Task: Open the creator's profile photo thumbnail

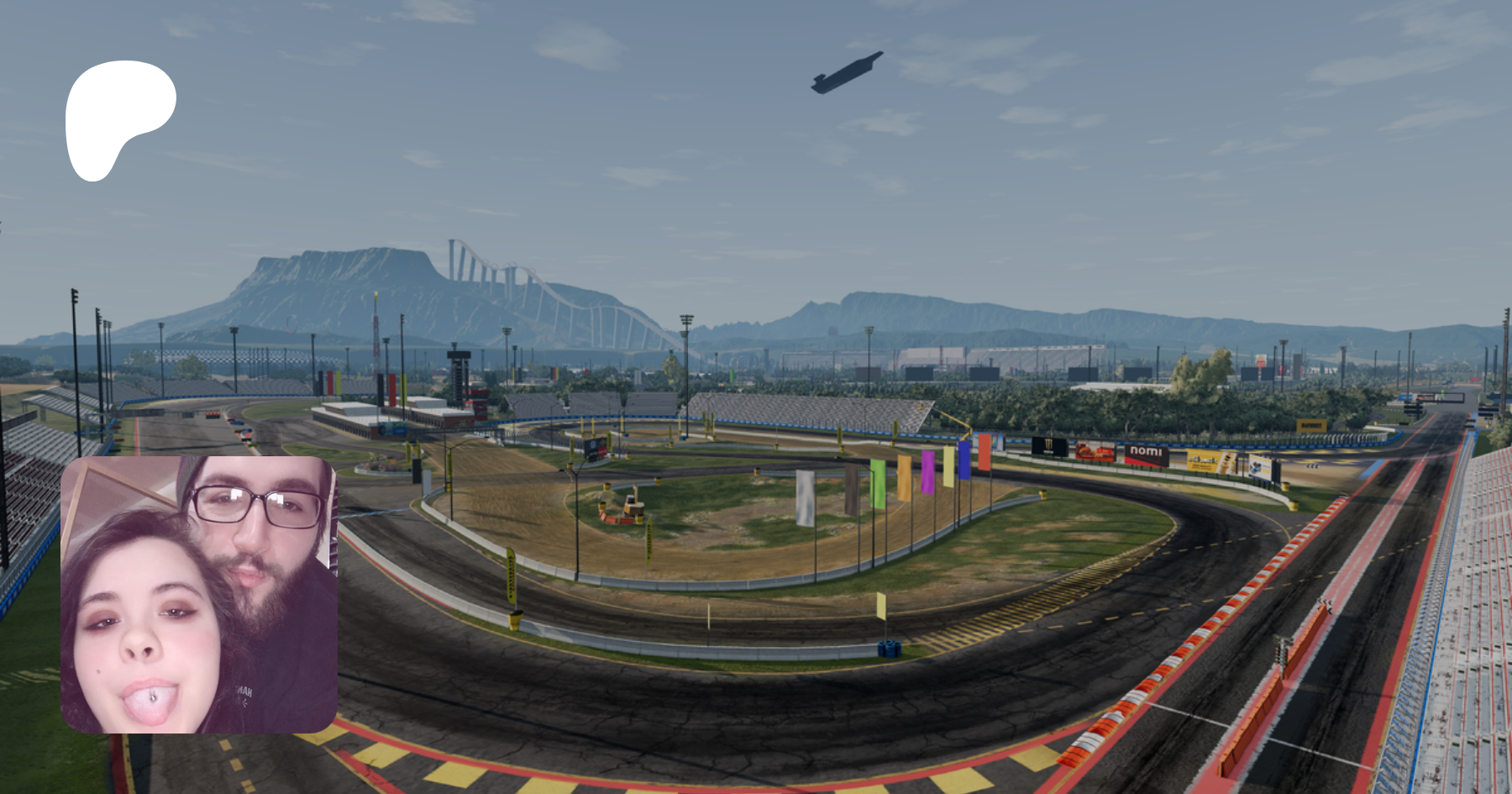Action: pos(199,595)
